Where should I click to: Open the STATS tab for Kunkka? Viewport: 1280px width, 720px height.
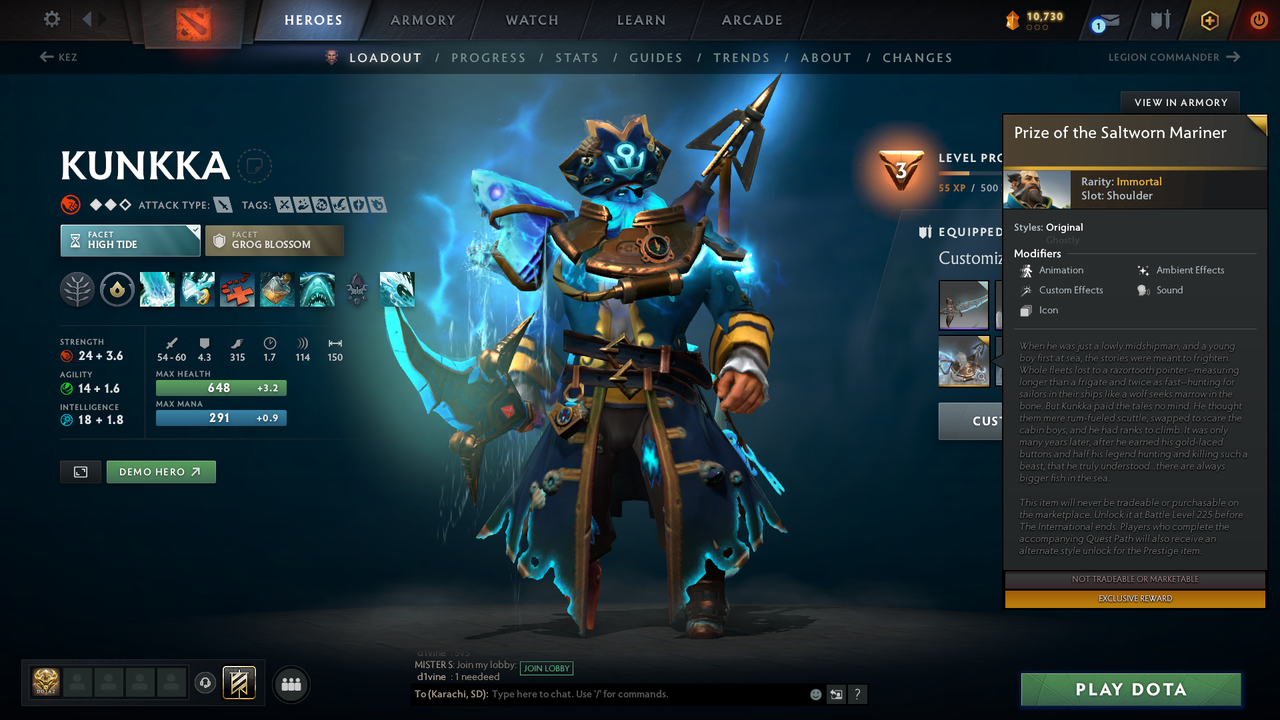(577, 57)
